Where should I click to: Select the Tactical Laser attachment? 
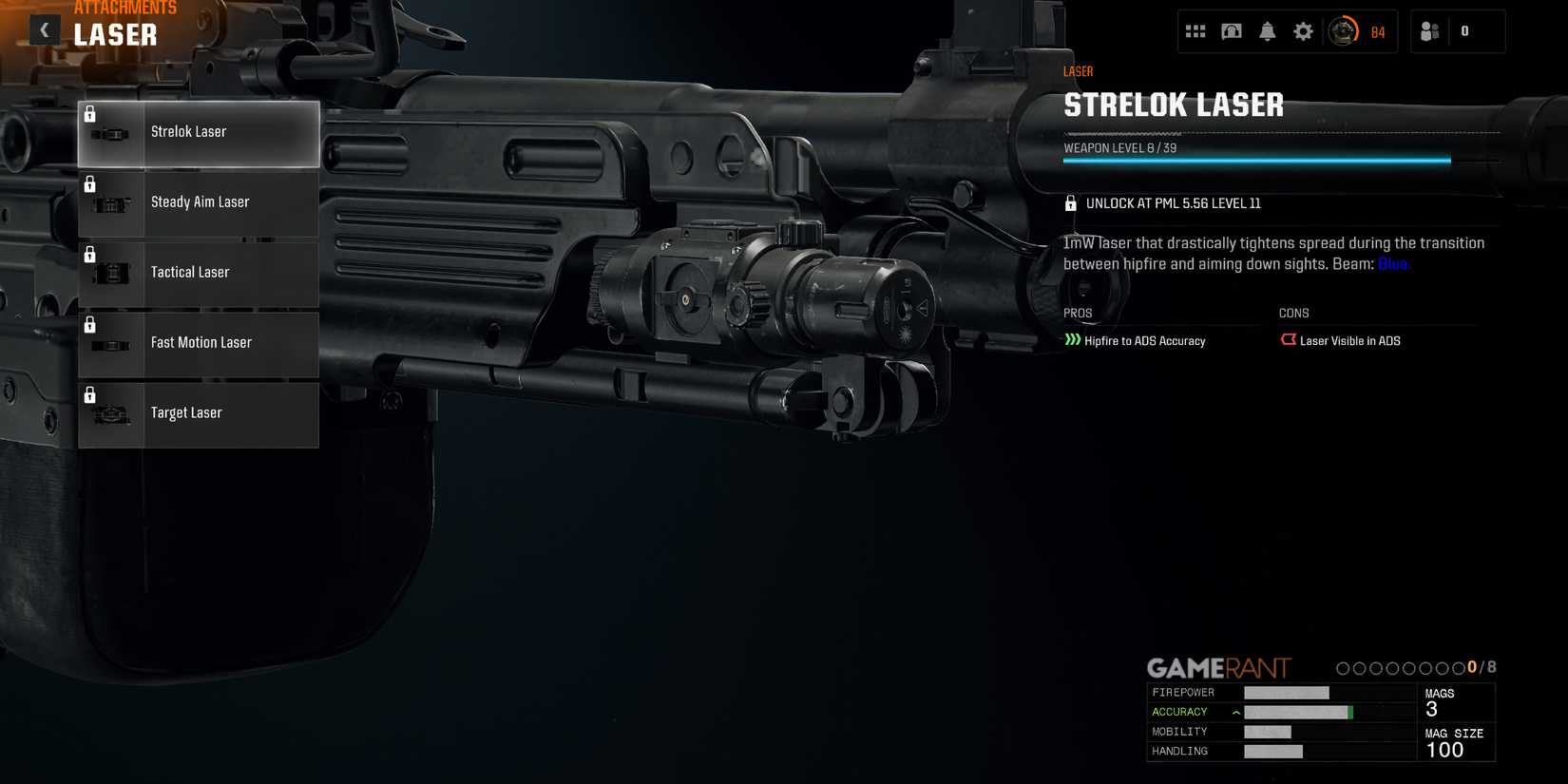[198, 273]
